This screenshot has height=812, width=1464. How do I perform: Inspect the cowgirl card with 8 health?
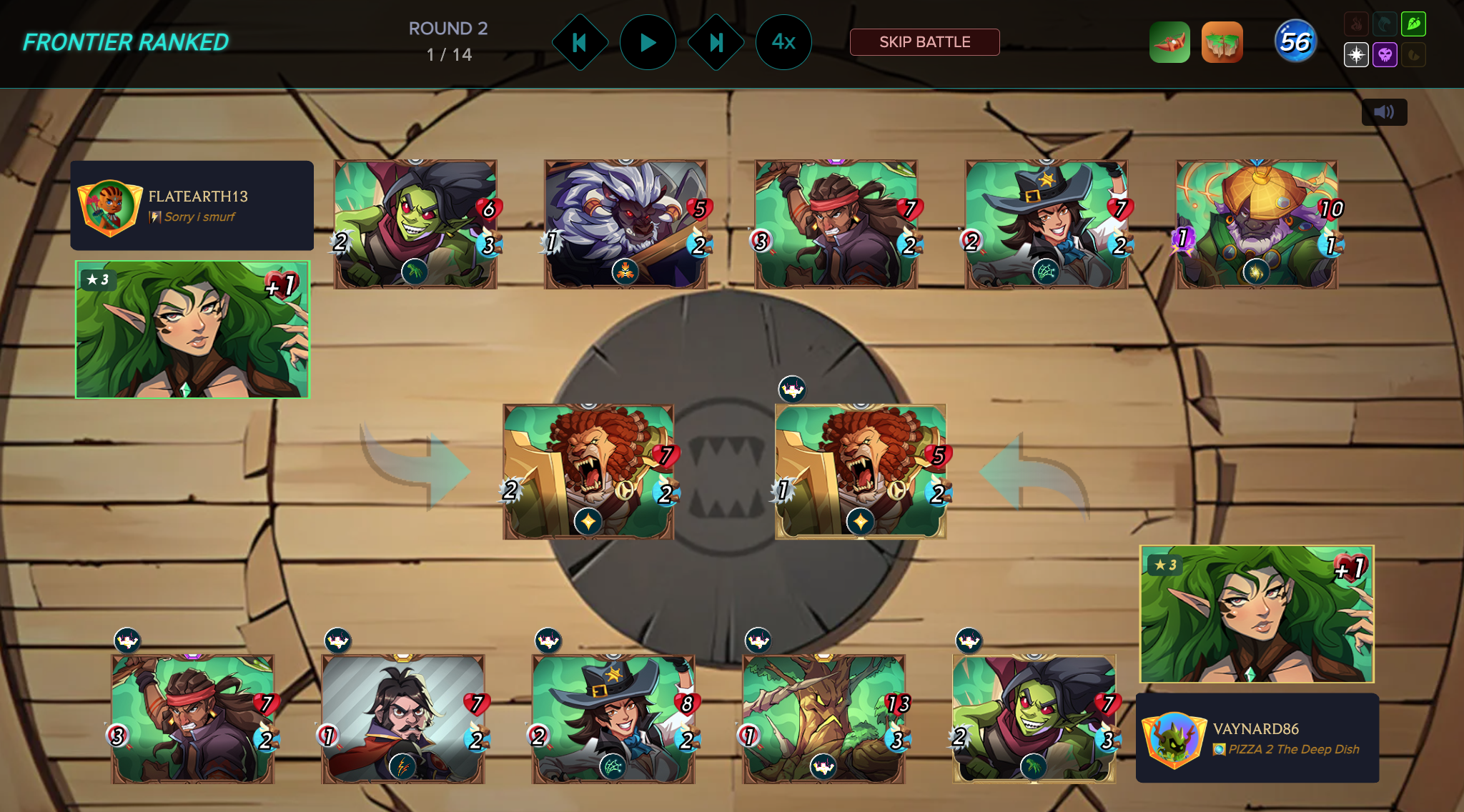click(613, 718)
